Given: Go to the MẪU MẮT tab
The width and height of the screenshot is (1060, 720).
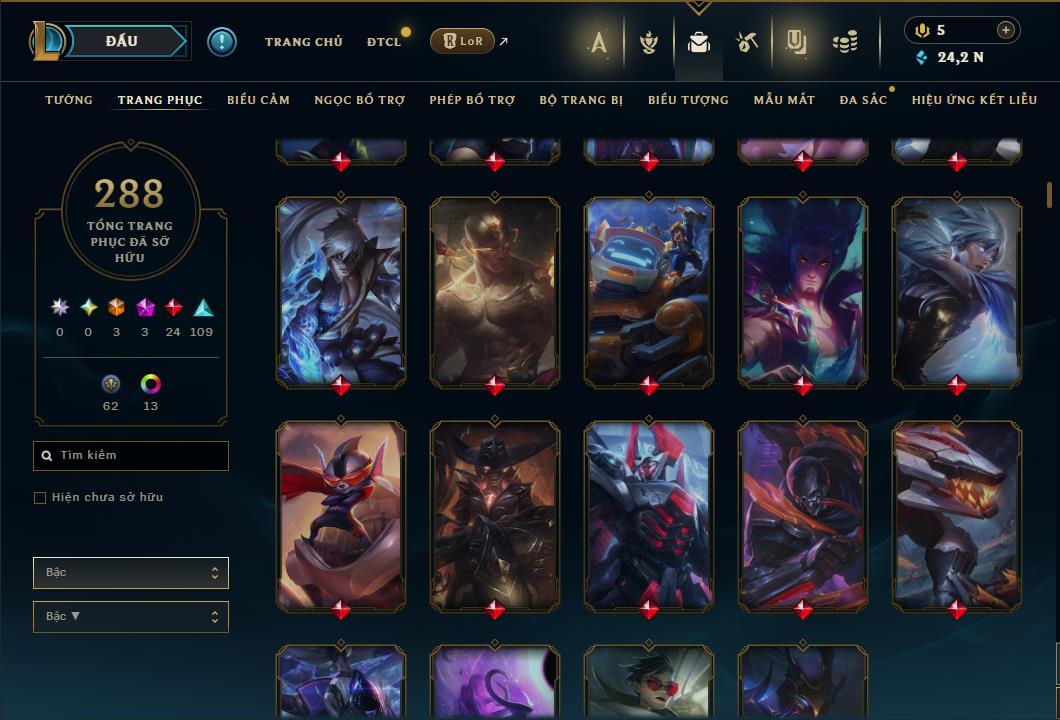Looking at the screenshot, I should tap(784, 100).
